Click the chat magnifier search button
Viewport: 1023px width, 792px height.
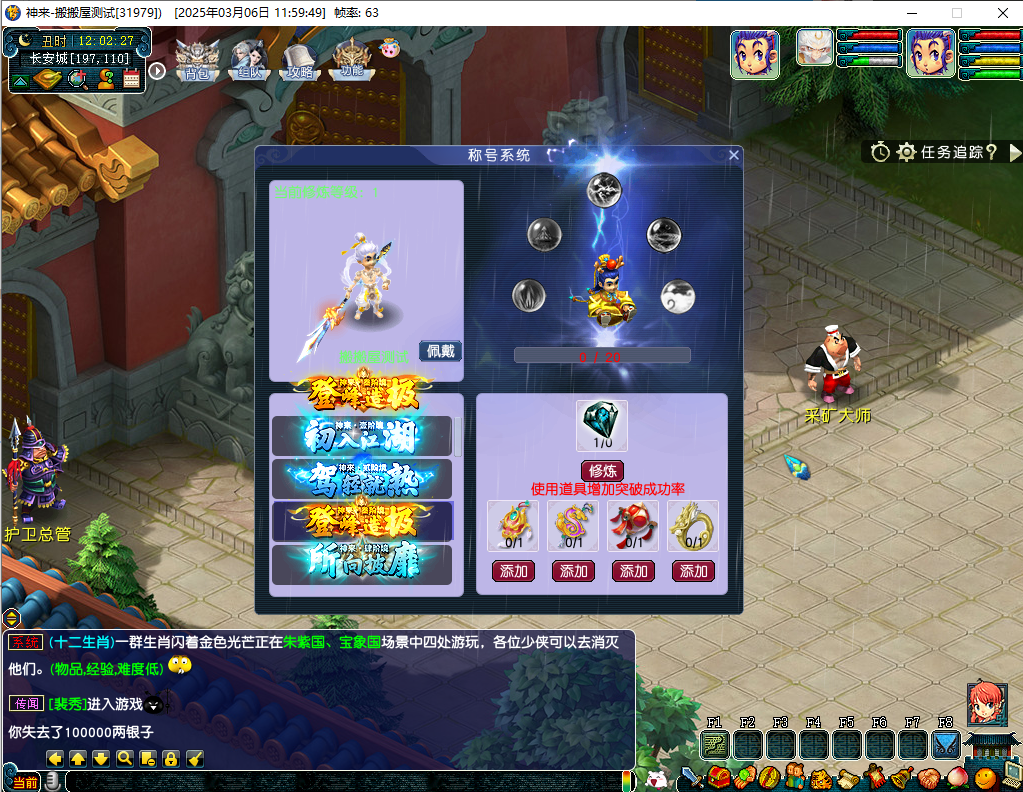click(125, 758)
